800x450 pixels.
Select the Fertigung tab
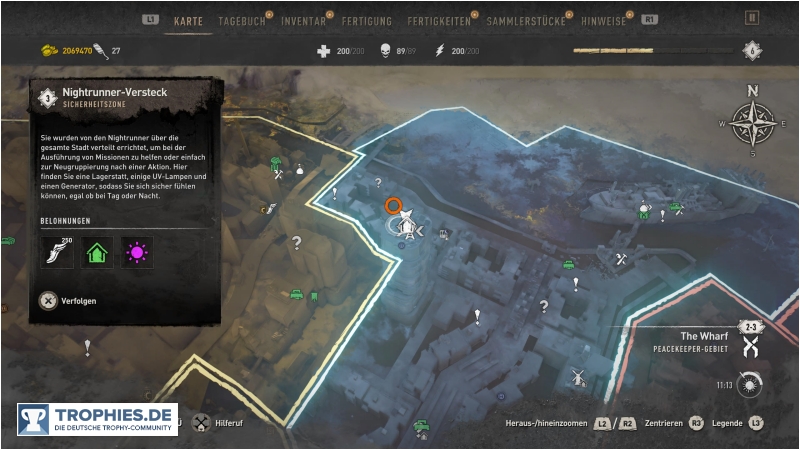click(366, 20)
